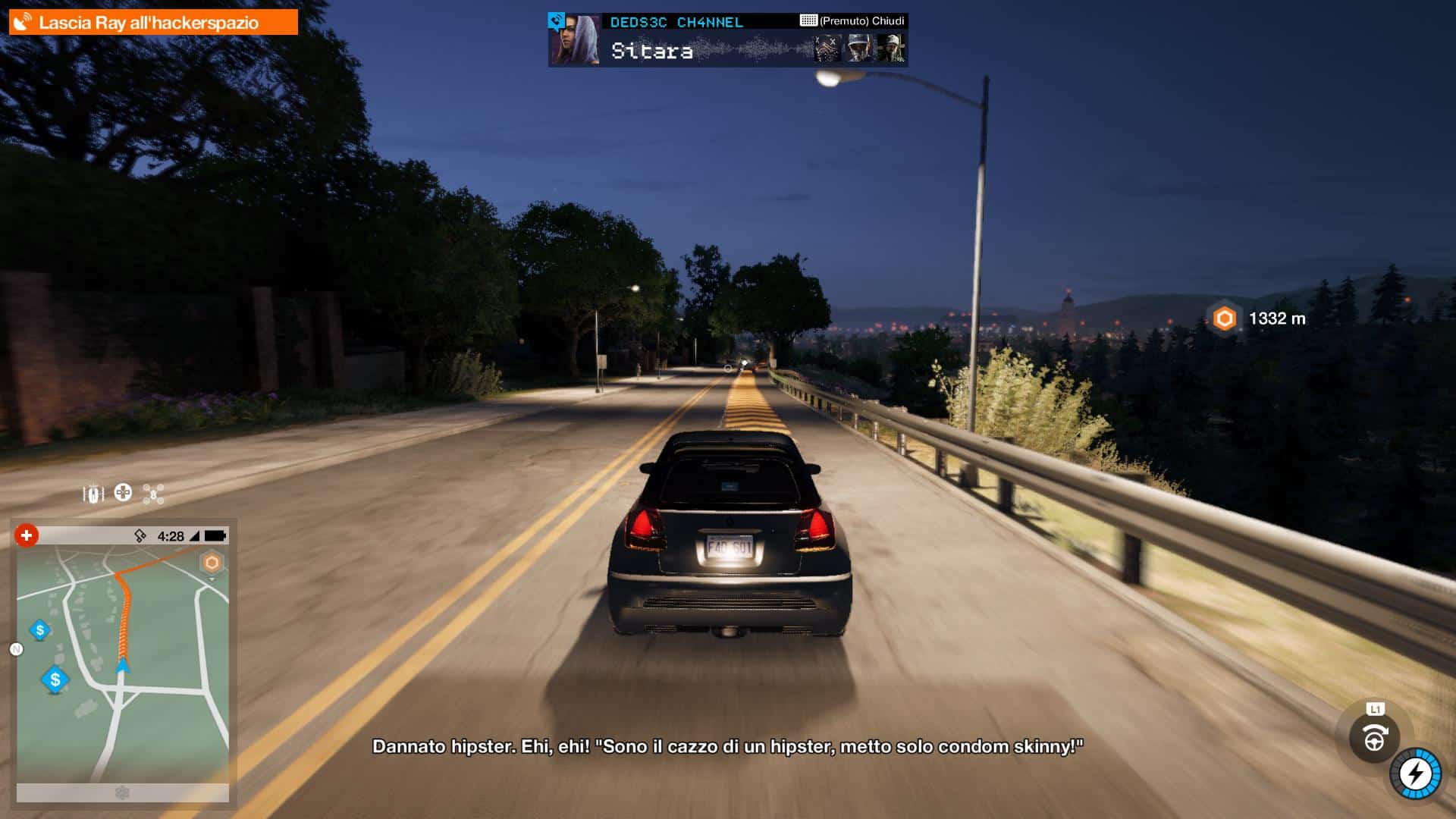The height and width of the screenshot is (819, 1456).
Task: Click the north compass indicator beside the minimap
Action: tap(16, 649)
